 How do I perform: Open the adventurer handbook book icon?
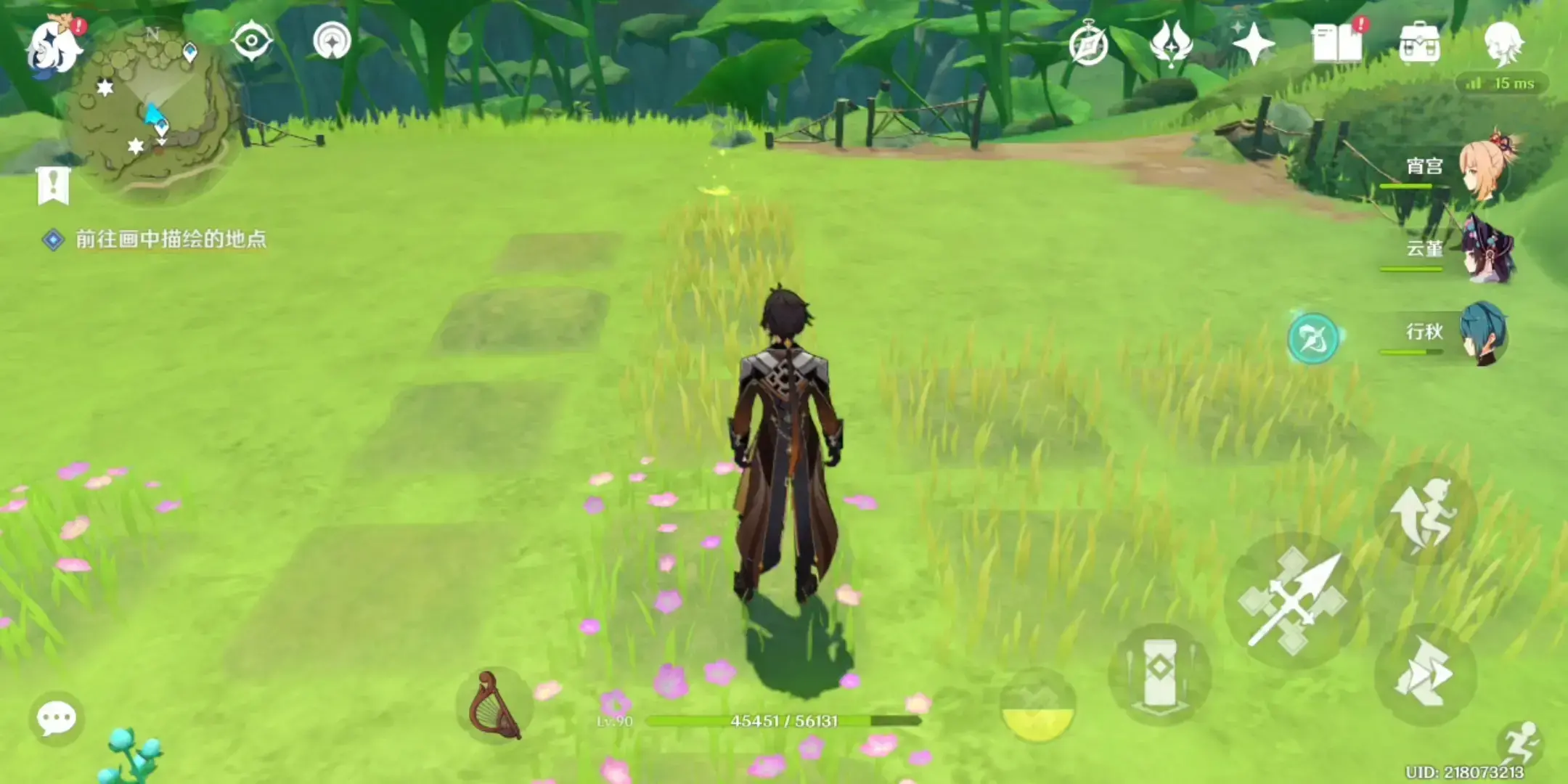[1337, 44]
